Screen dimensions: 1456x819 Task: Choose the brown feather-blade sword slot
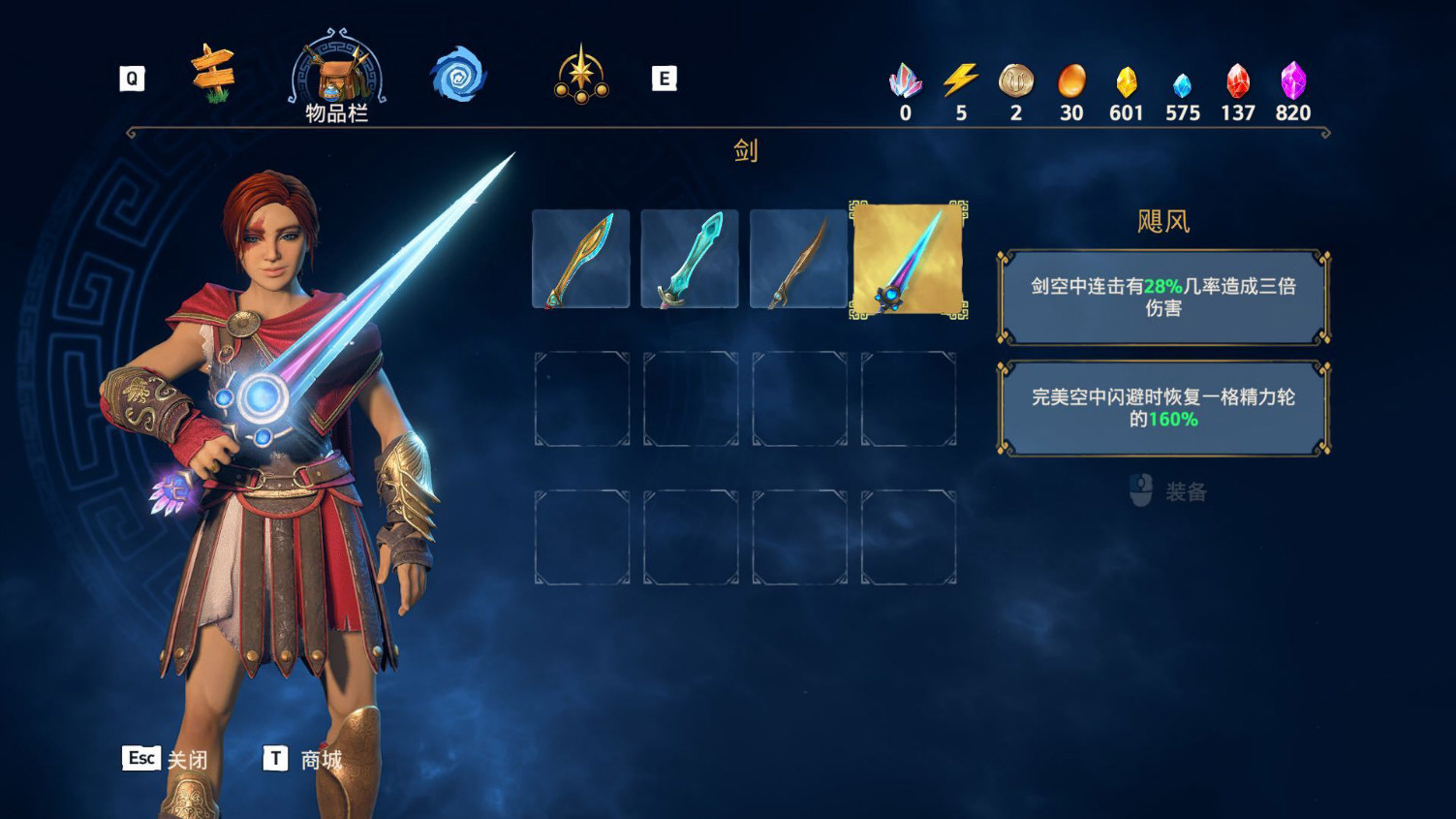pos(798,259)
